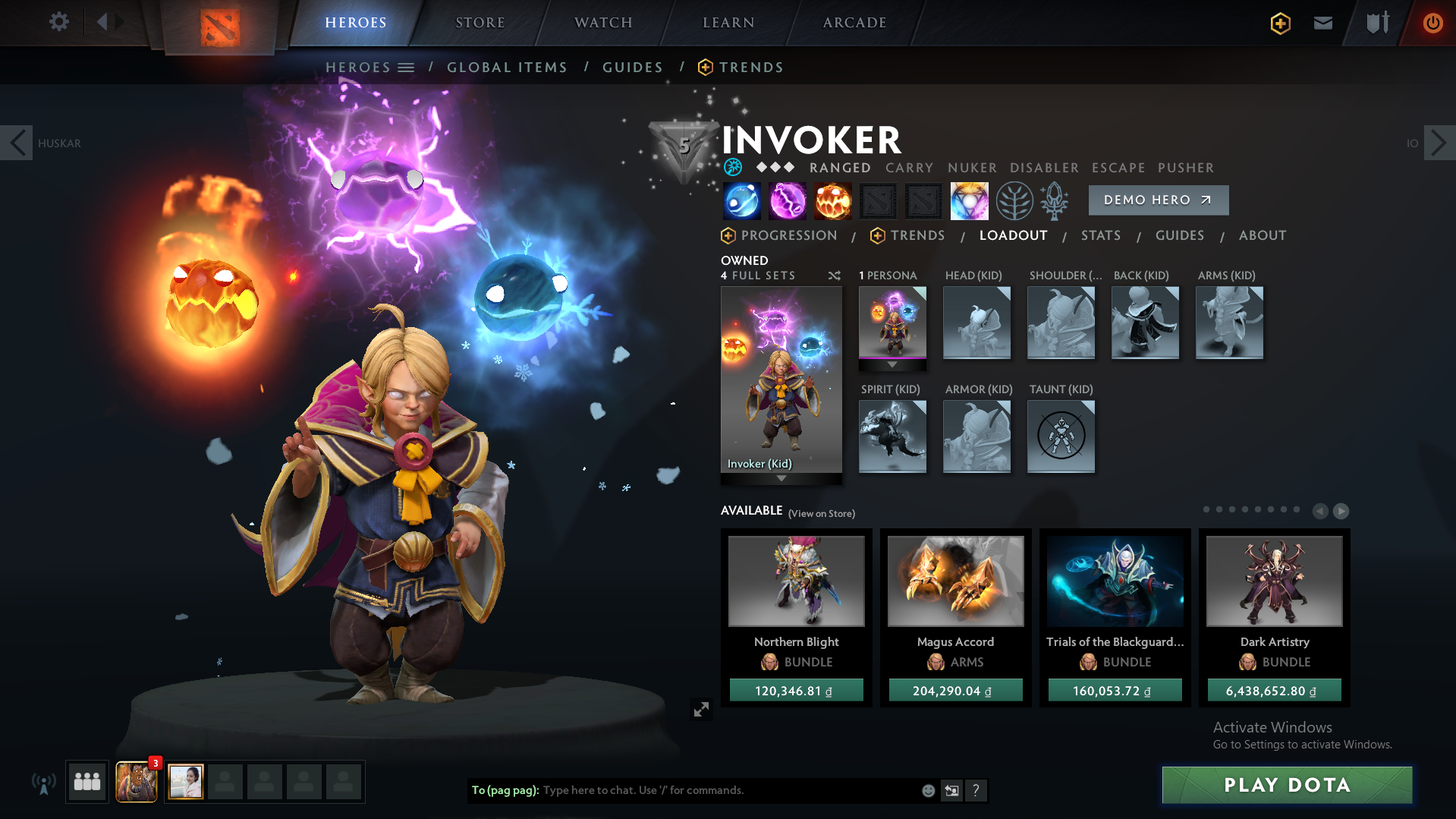Show next page of available sets
Image resolution: width=1456 pixels, height=819 pixels.
pyautogui.click(x=1341, y=511)
